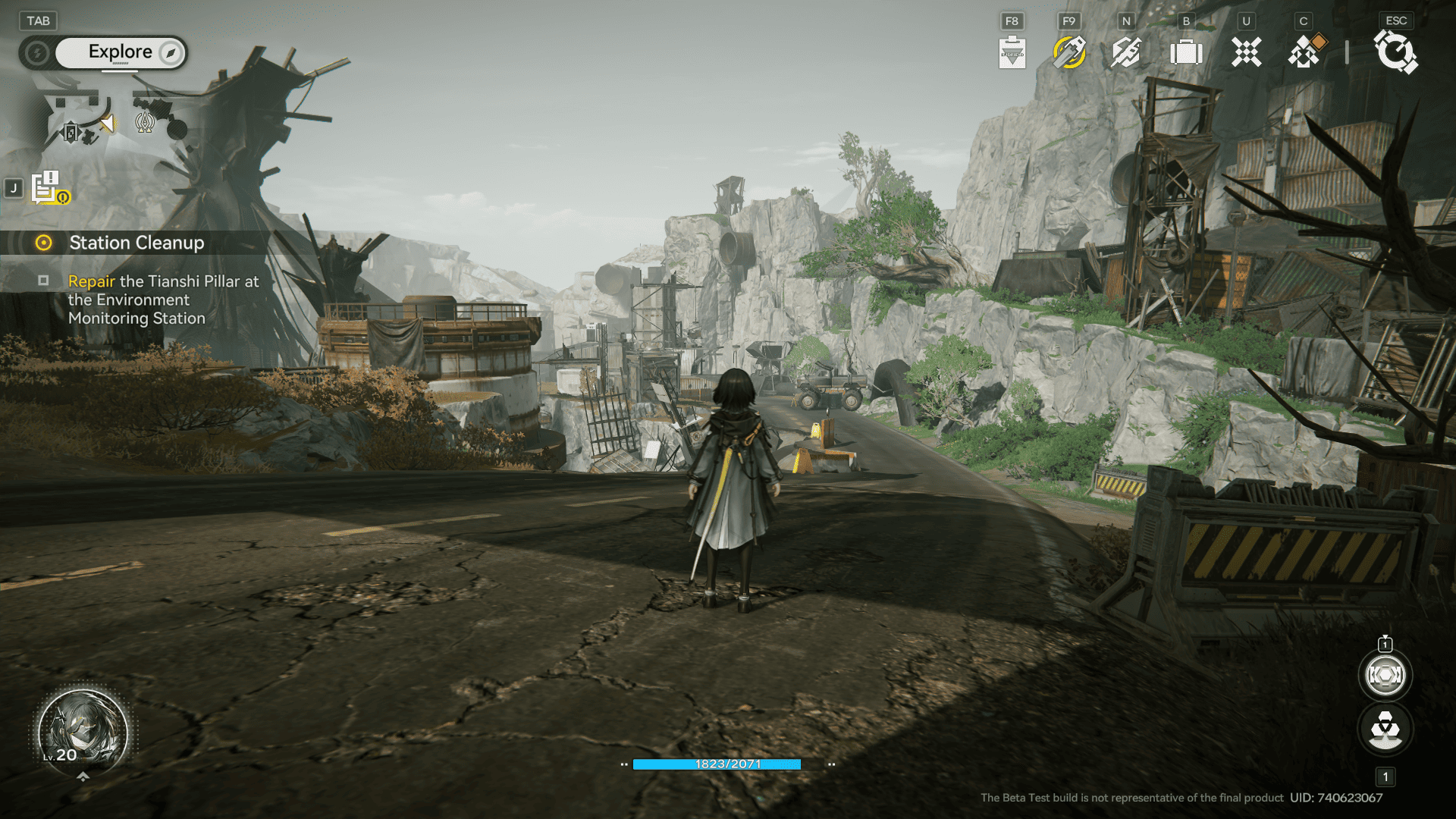This screenshot has height=819, width=1456.
Task: Switch to the lightning bolt mode icon
Action: [36, 53]
